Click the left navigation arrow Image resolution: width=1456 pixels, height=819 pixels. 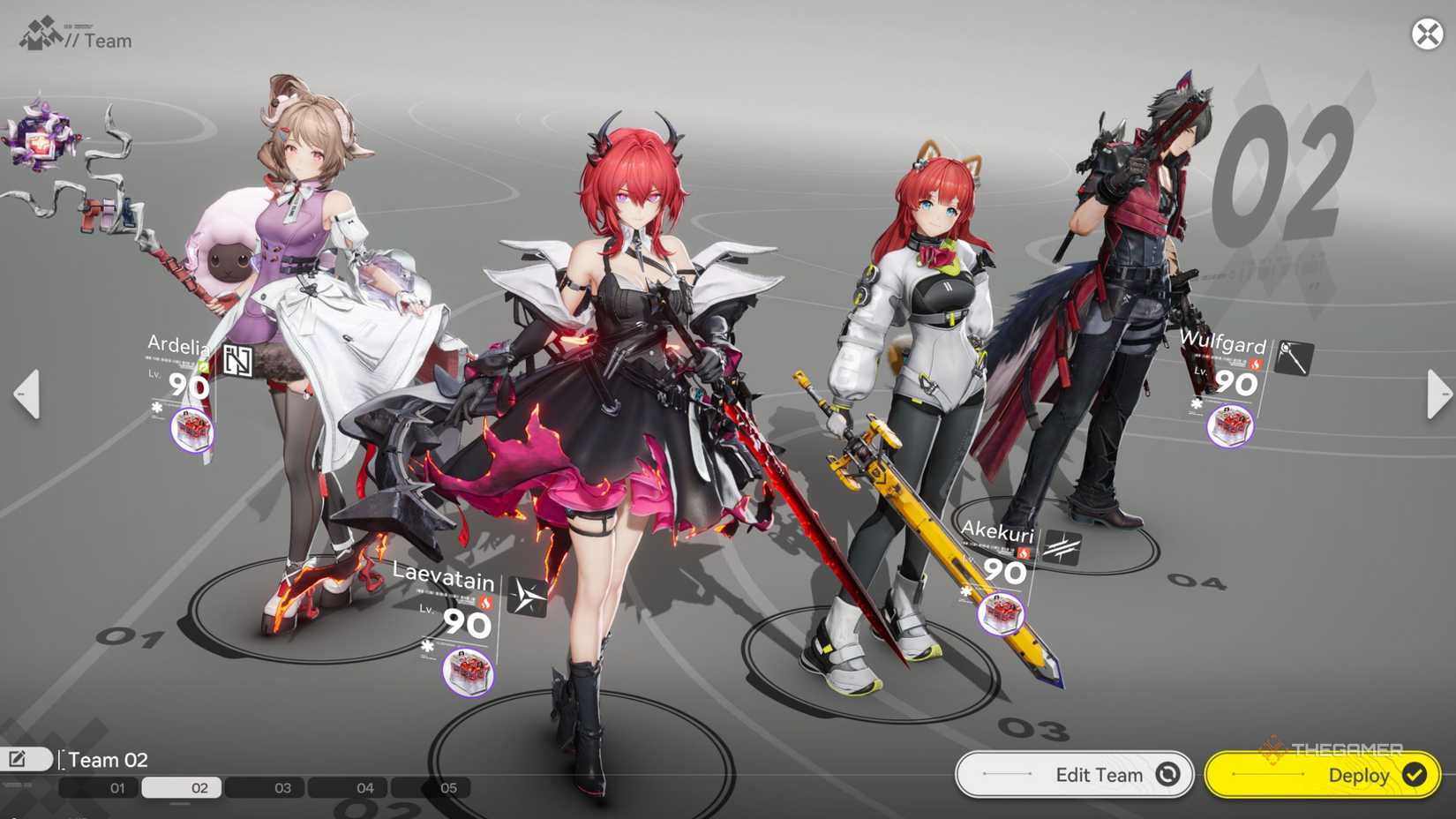coord(26,395)
